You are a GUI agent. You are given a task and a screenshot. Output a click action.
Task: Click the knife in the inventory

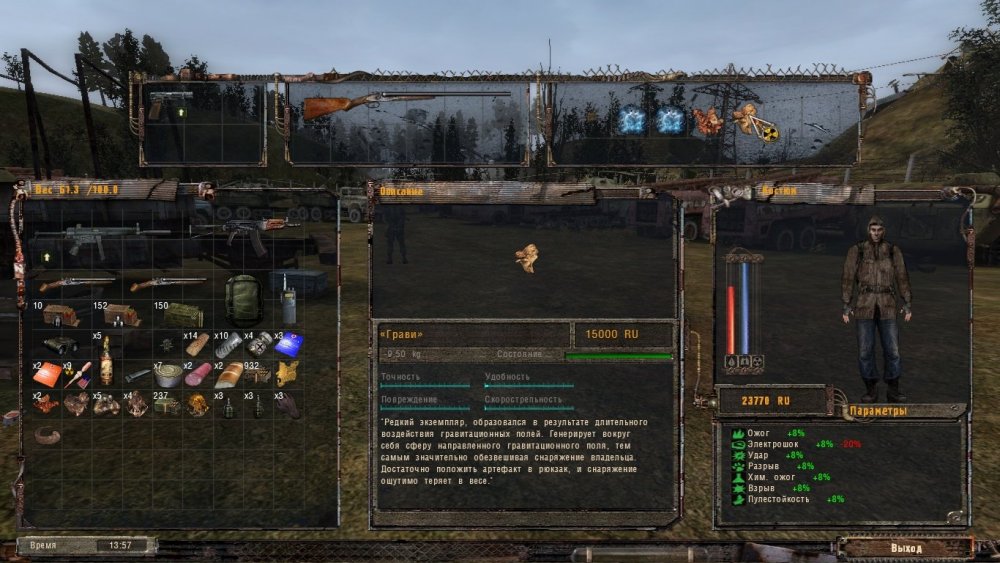click(x=138, y=375)
